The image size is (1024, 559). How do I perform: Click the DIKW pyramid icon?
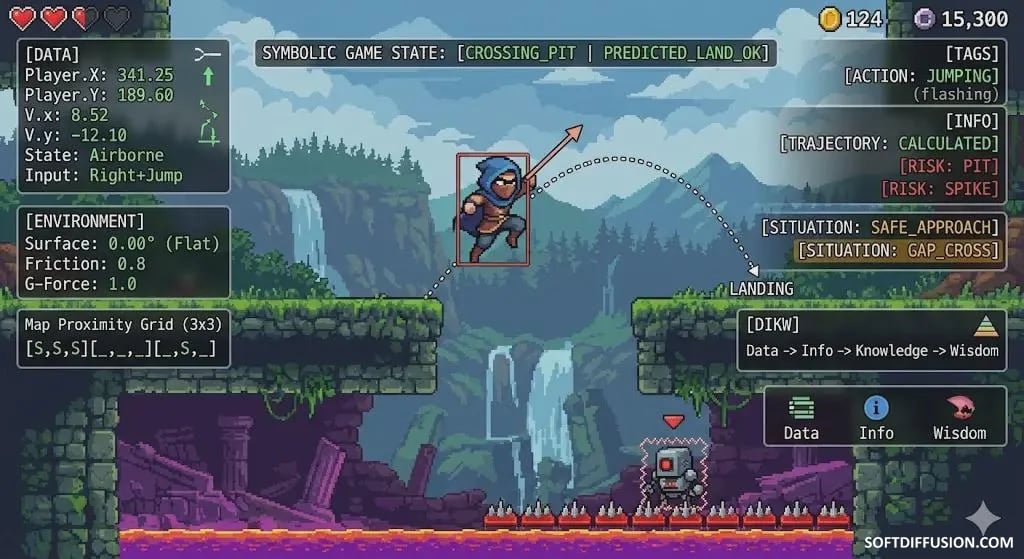pyautogui.click(x=985, y=328)
